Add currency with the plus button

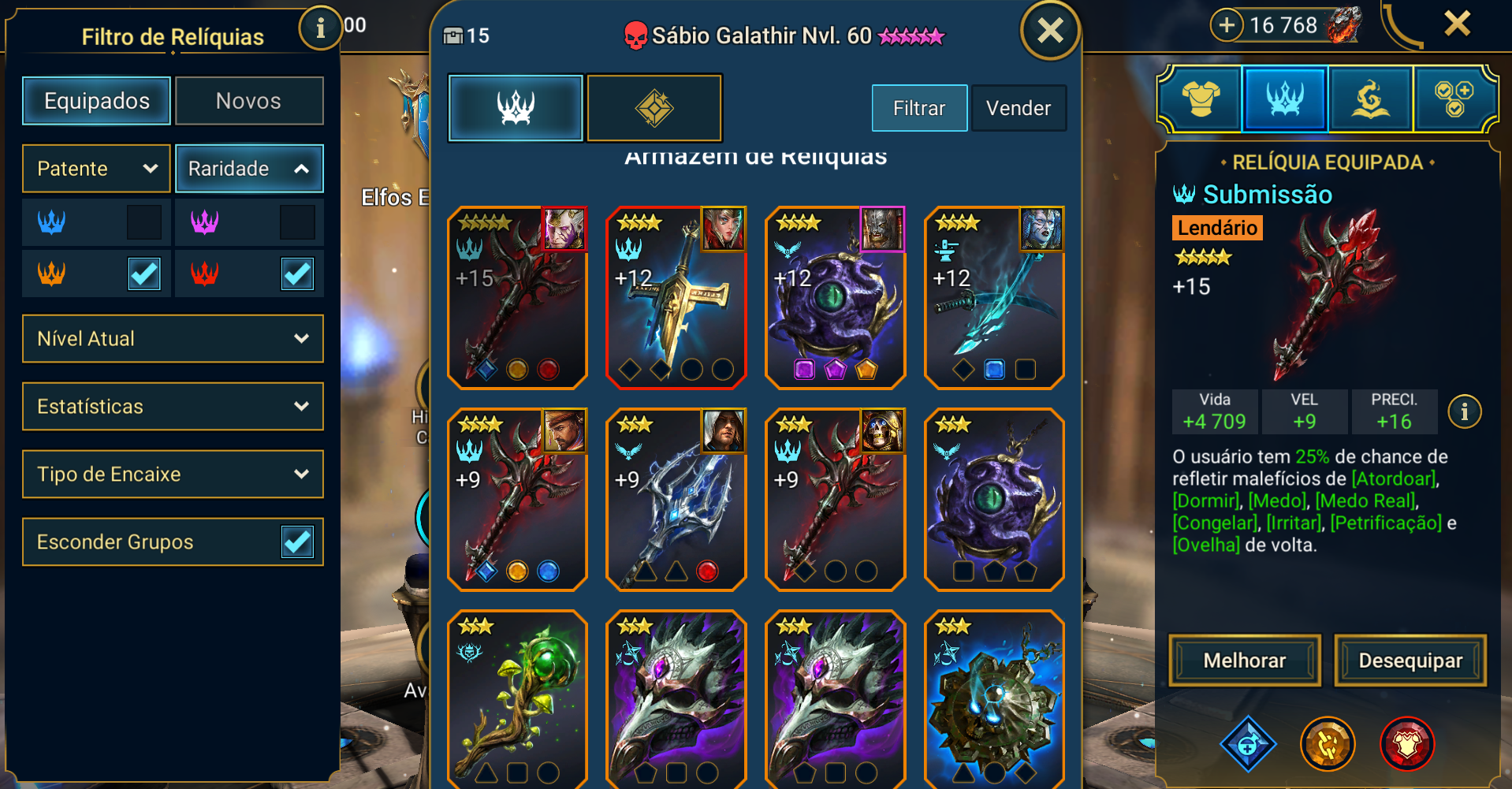point(1227,25)
